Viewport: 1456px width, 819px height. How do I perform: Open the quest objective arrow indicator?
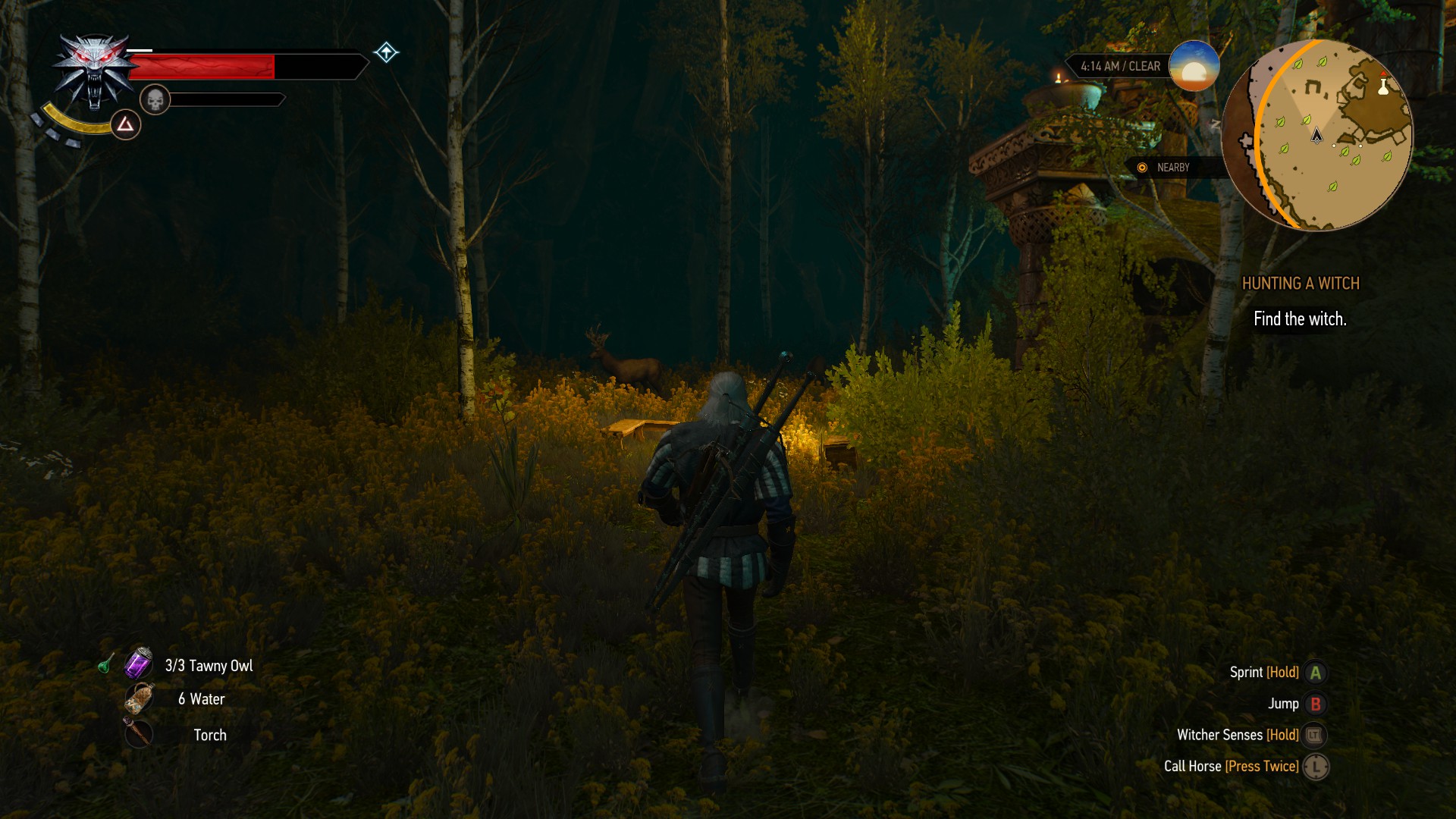coord(387,52)
